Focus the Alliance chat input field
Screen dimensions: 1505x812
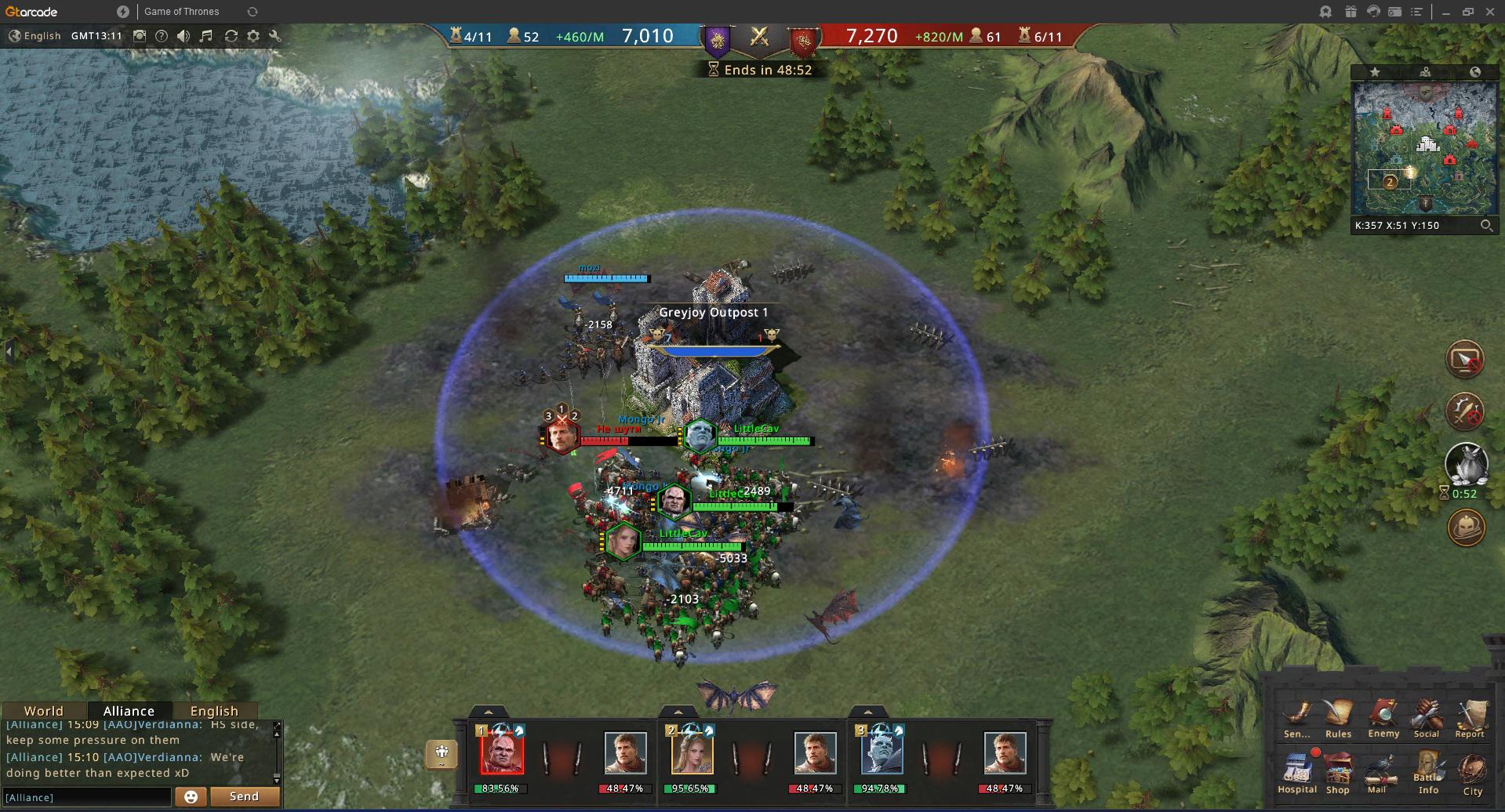86,797
